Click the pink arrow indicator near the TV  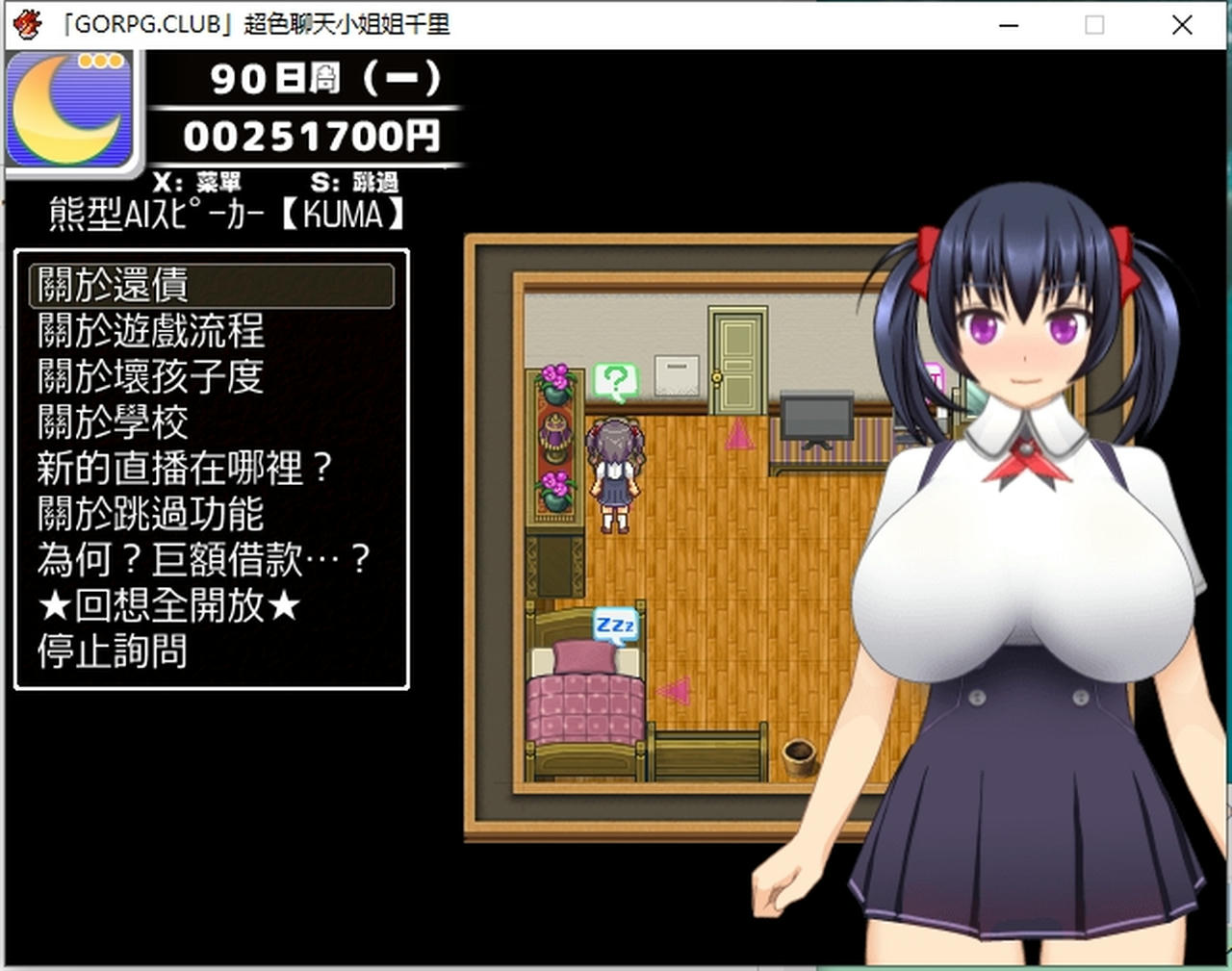[x=737, y=435]
